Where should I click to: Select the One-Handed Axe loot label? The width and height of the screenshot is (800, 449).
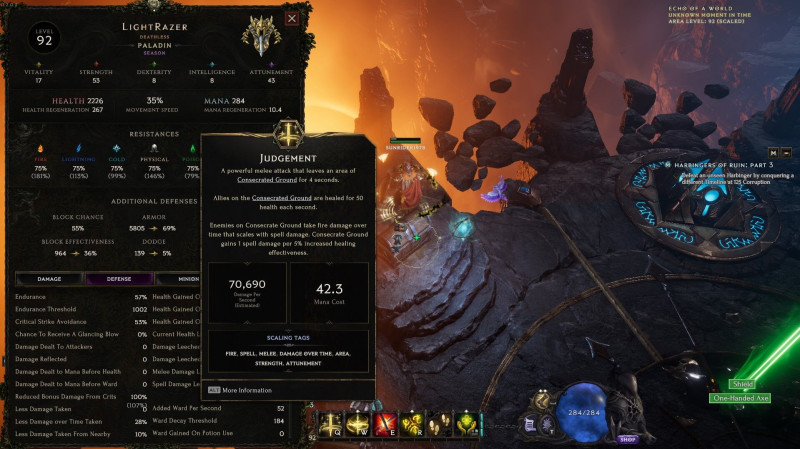[740, 398]
